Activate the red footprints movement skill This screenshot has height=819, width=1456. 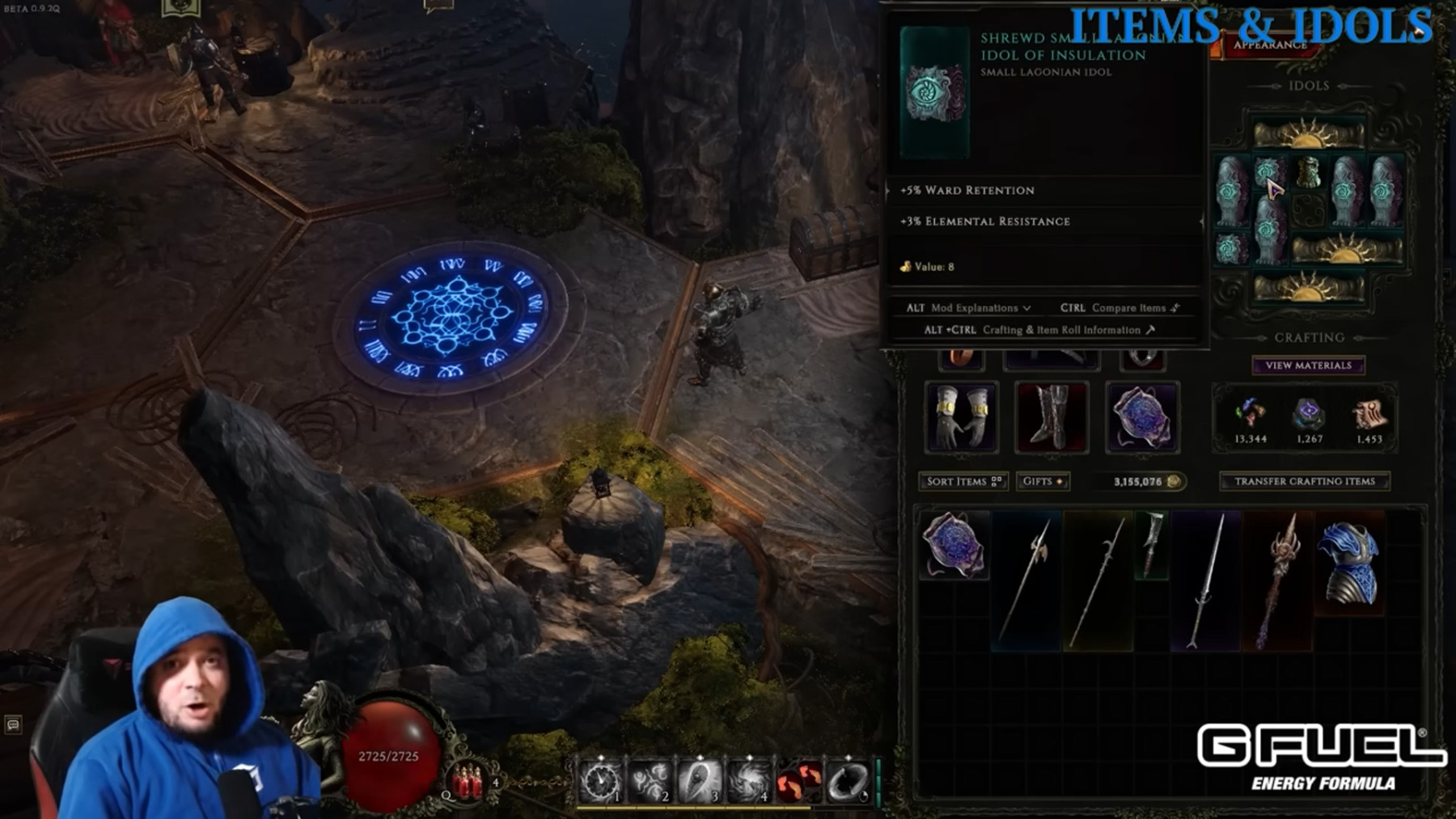(x=798, y=782)
